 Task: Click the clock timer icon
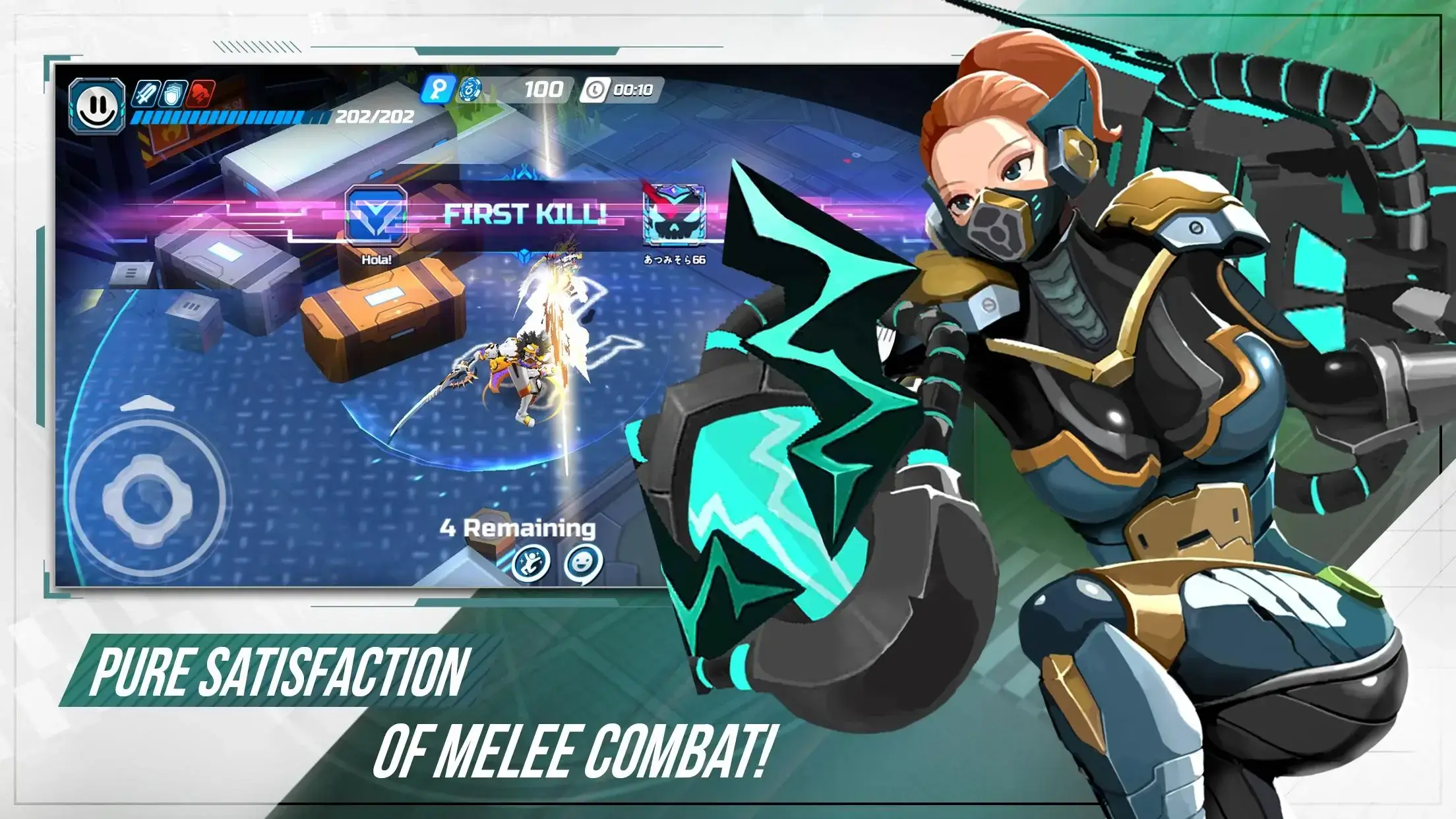point(595,90)
